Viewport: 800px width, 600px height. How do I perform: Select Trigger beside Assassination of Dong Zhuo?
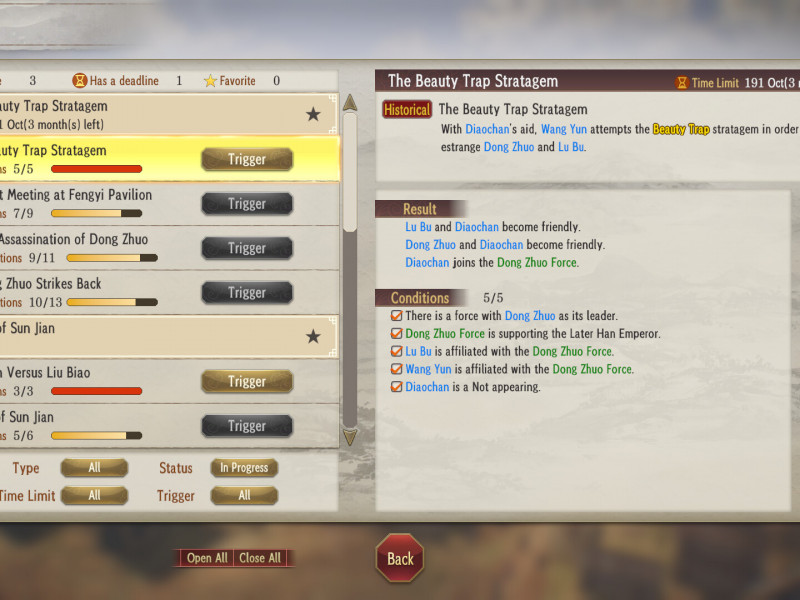coord(247,248)
